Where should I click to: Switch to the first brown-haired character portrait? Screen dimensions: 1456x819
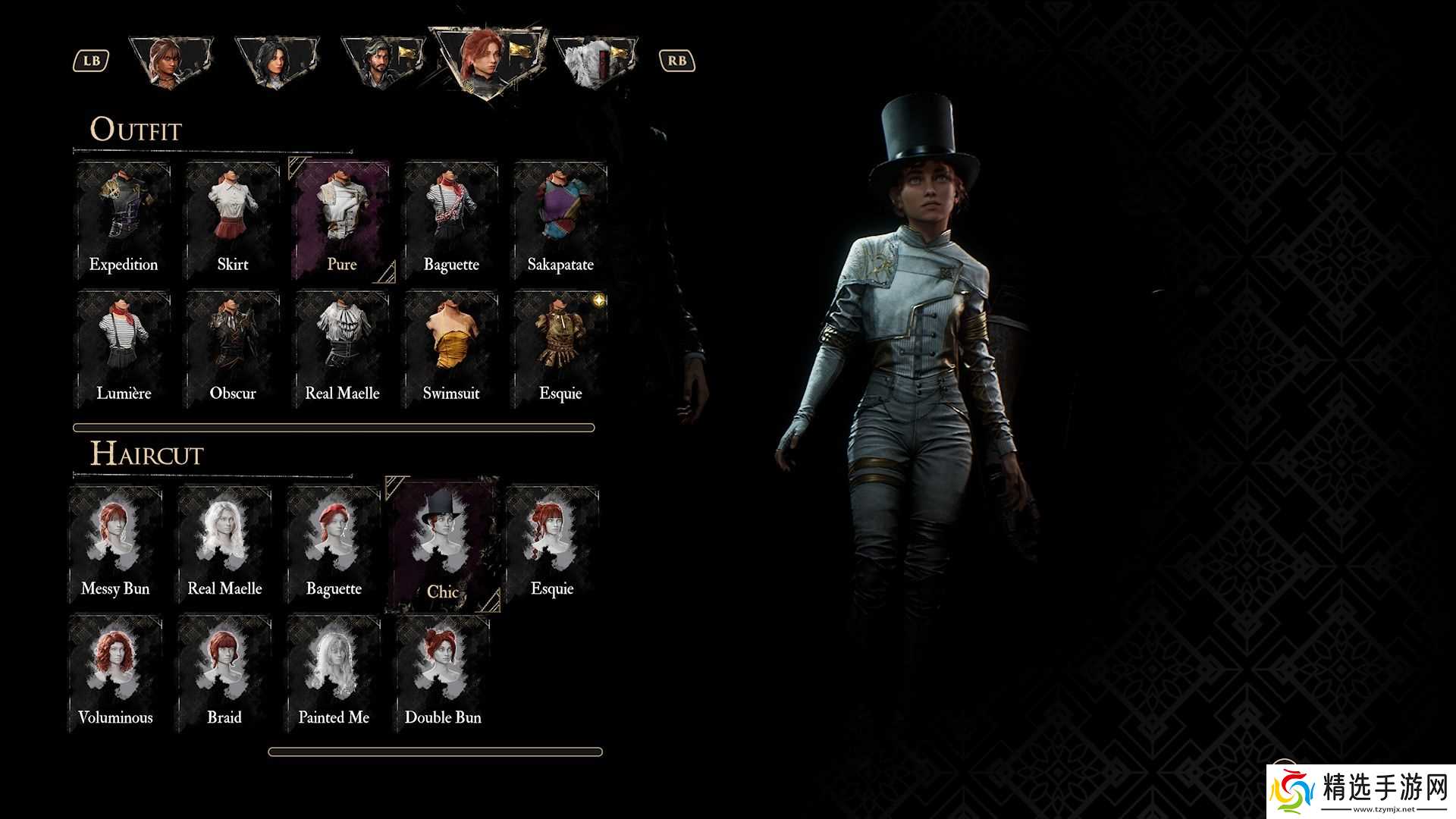pyautogui.click(x=171, y=62)
